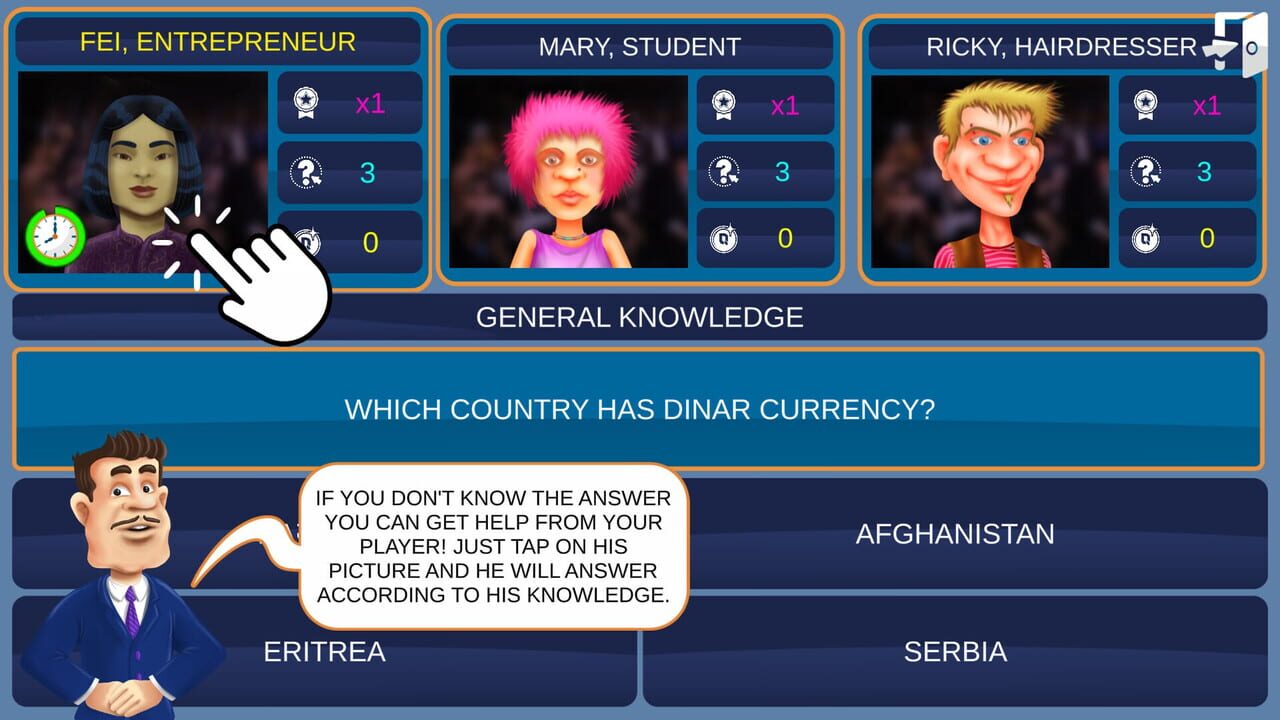Select the Eritrea answer
Screen dimensions: 1280x720
tap(325, 651)
